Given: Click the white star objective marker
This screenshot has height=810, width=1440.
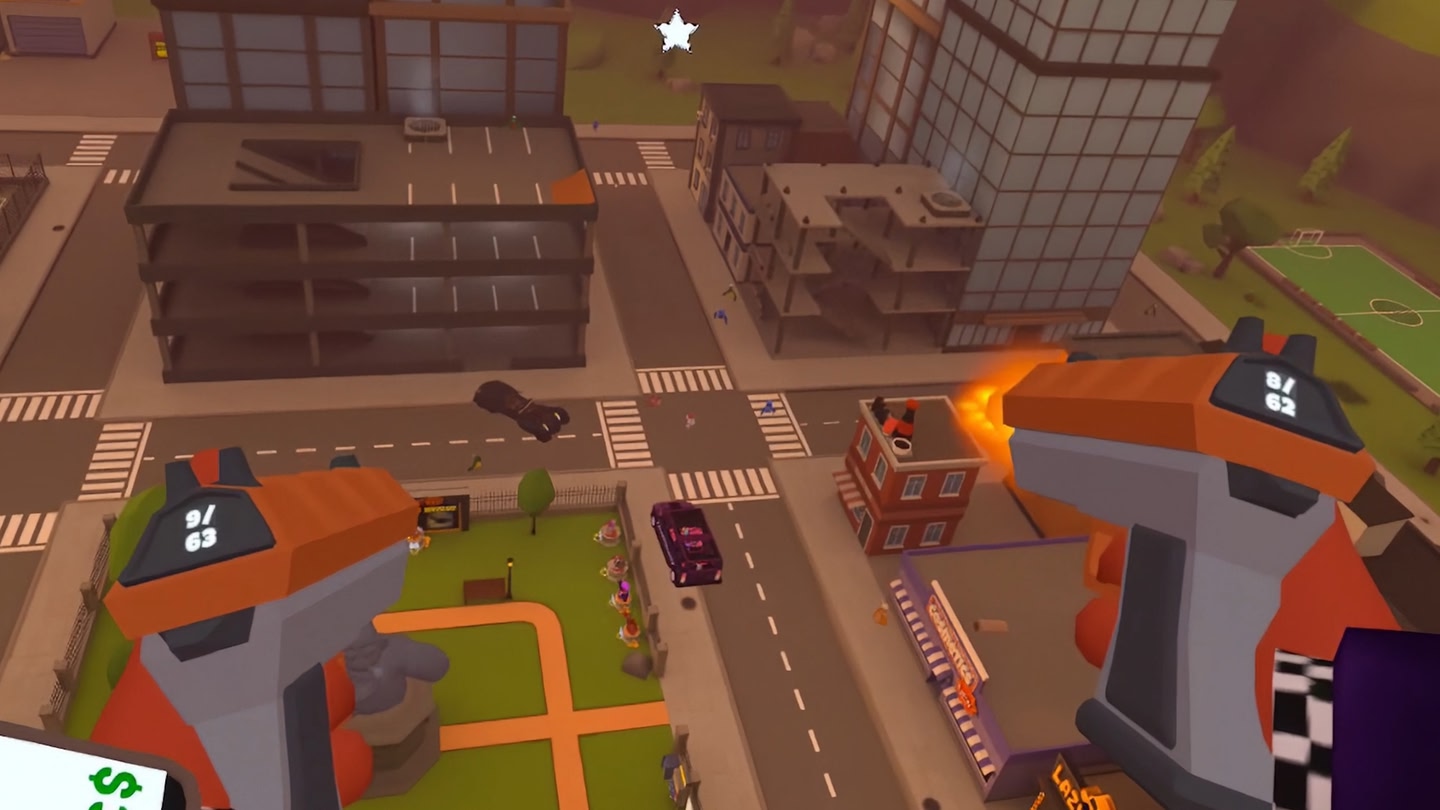Looking at the screenshot, I should (x=676, y=32).
